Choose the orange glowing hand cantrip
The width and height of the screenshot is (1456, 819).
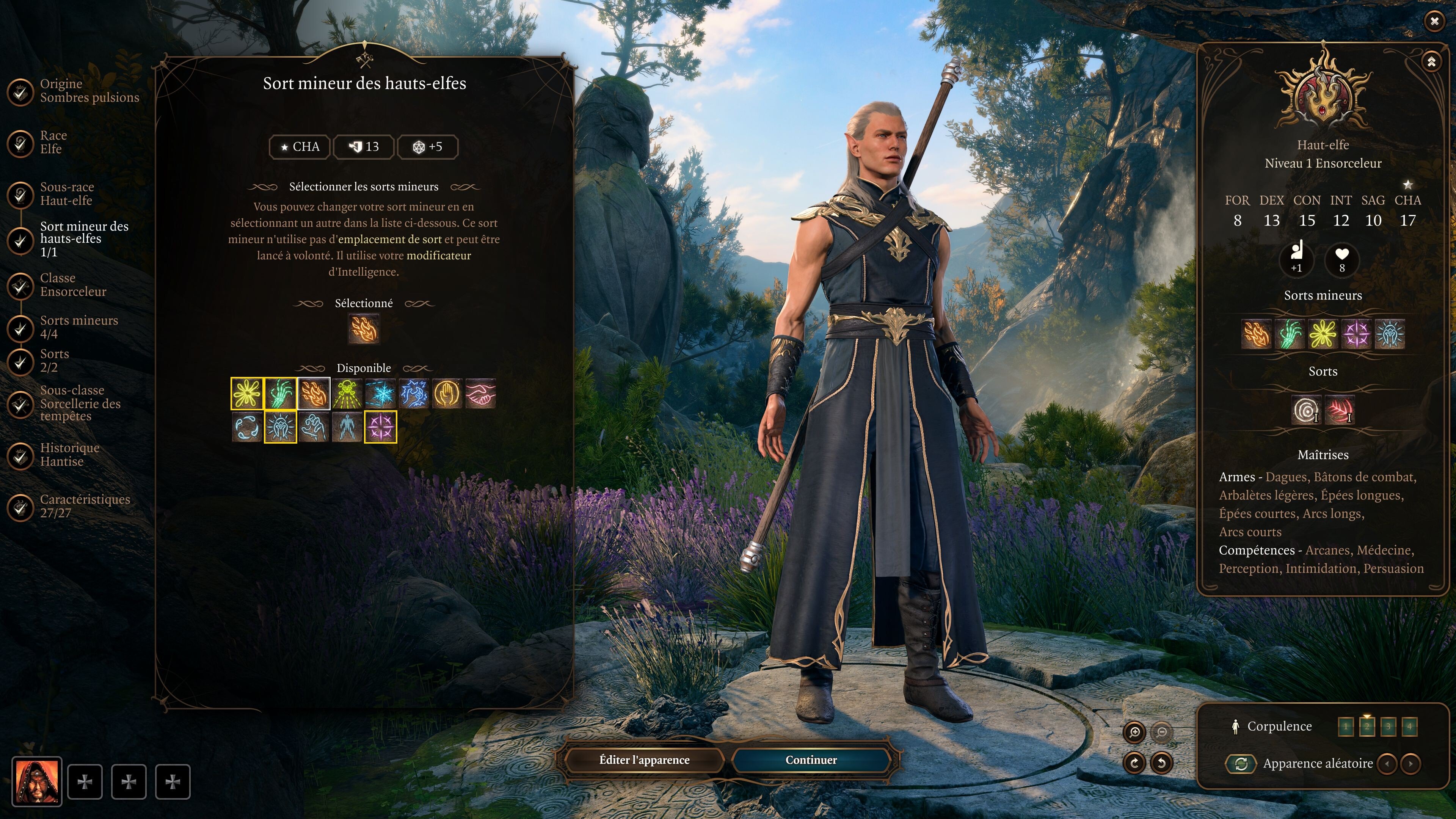click(447, 394)
